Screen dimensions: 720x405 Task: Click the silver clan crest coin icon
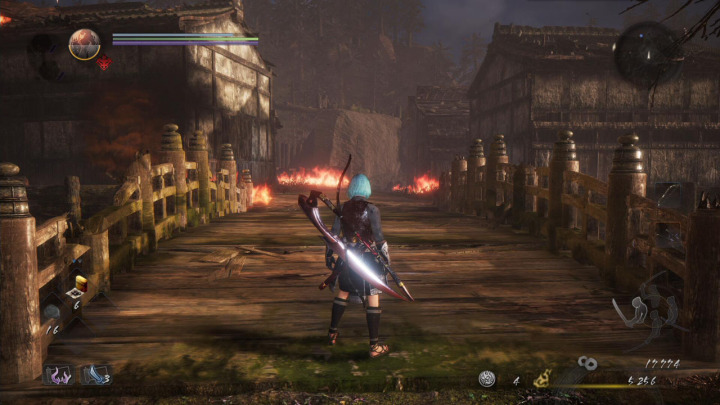tap(486, 379)
